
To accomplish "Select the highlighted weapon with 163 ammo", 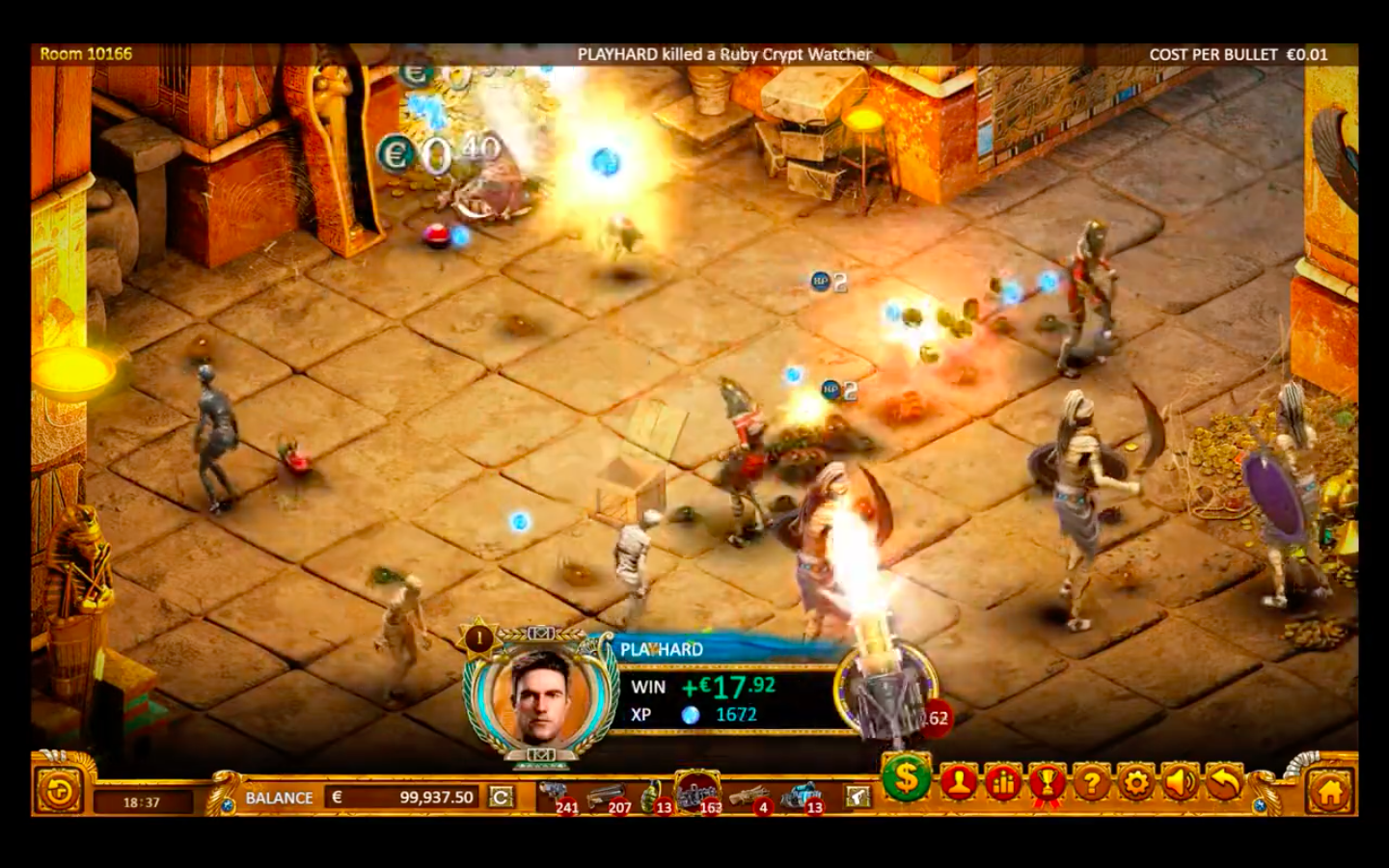I will tap(699, 793).
